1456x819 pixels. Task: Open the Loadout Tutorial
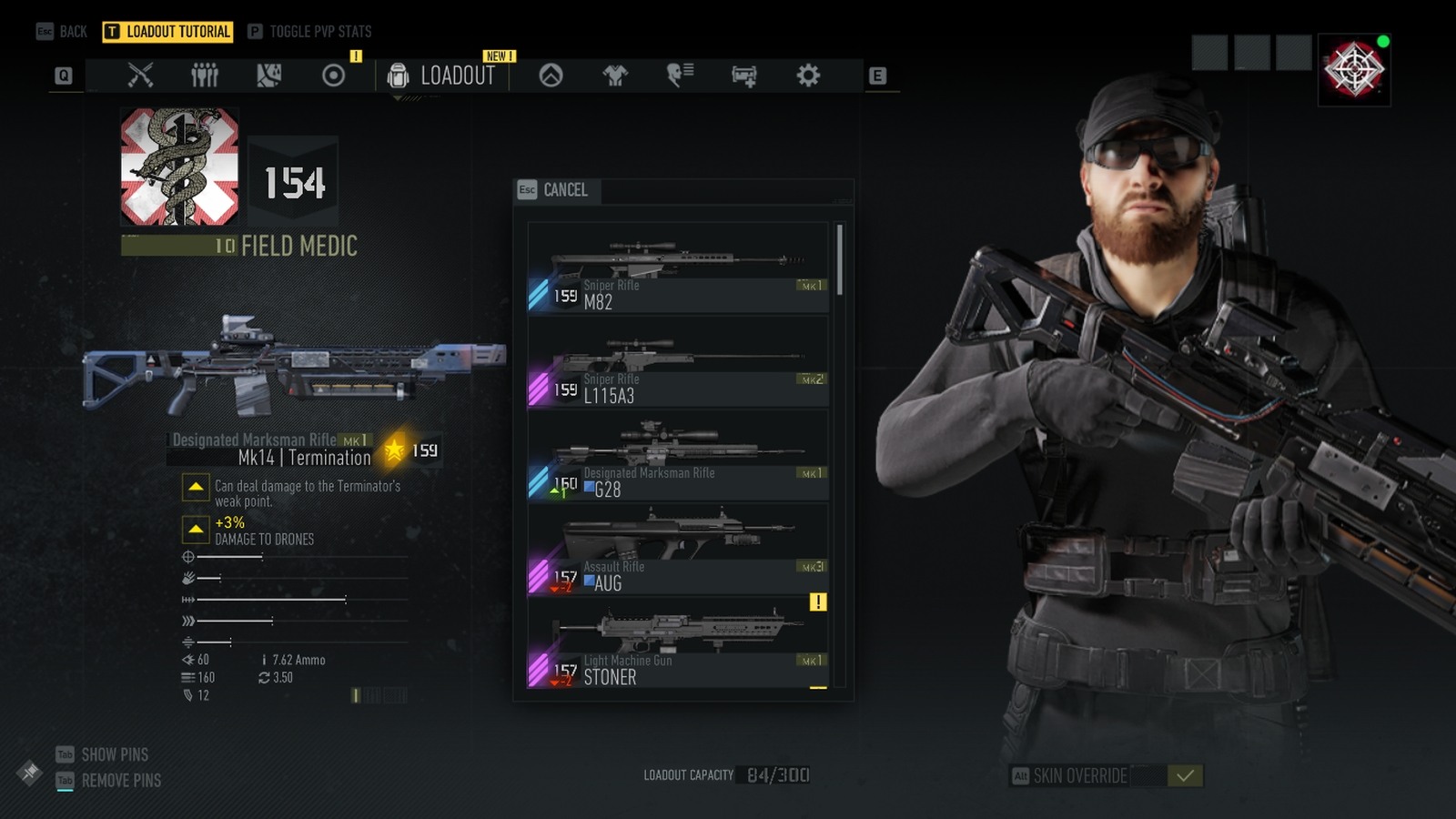(168, 32)
